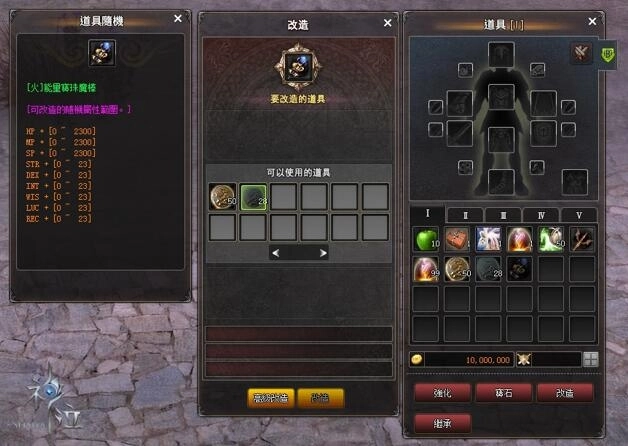This screenshot has width=628, height=446.
Task: Select the bronze coin material in the remodel window
Action: (223, 197)
